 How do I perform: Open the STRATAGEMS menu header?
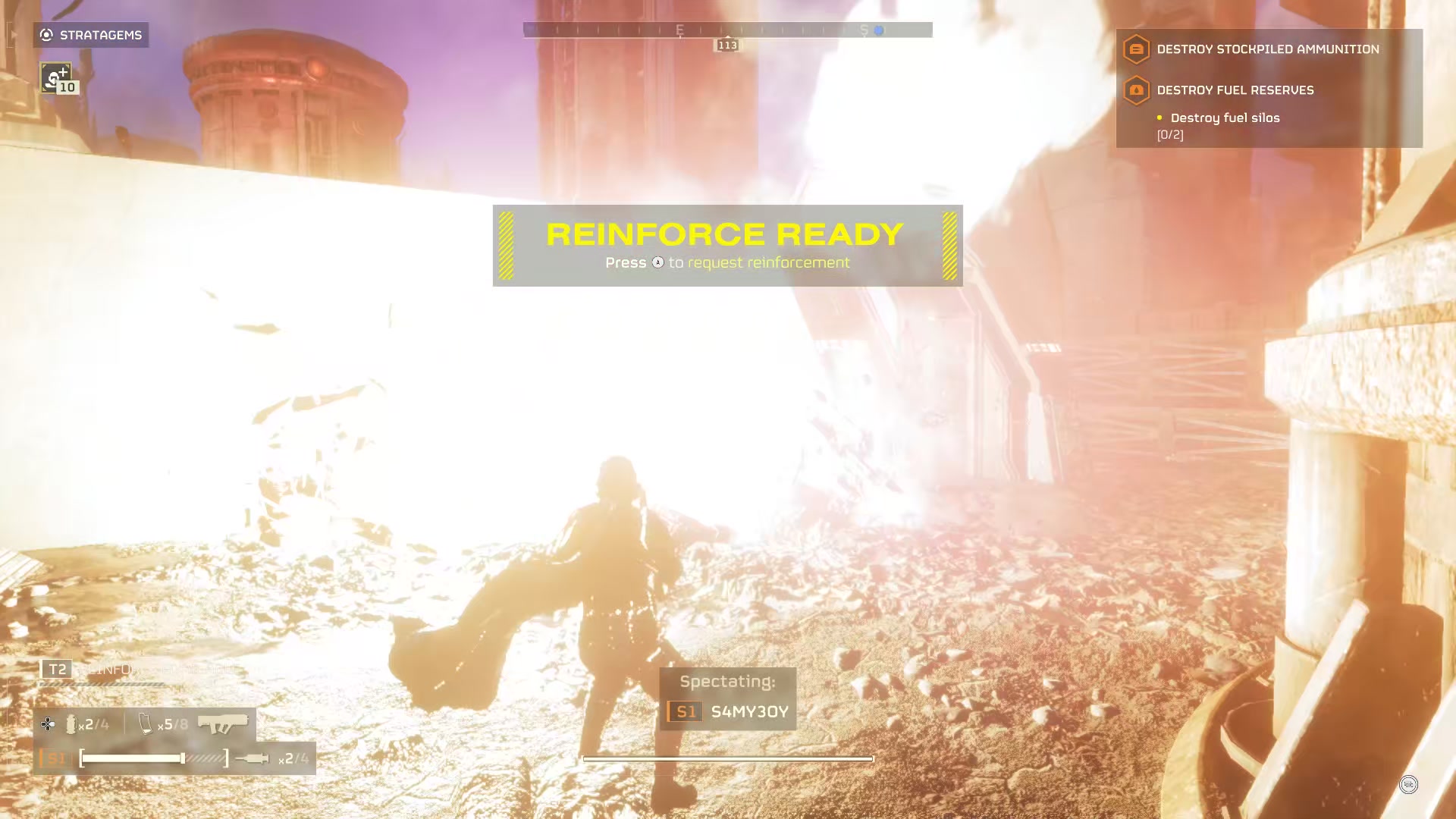click(x=90, y=34)
